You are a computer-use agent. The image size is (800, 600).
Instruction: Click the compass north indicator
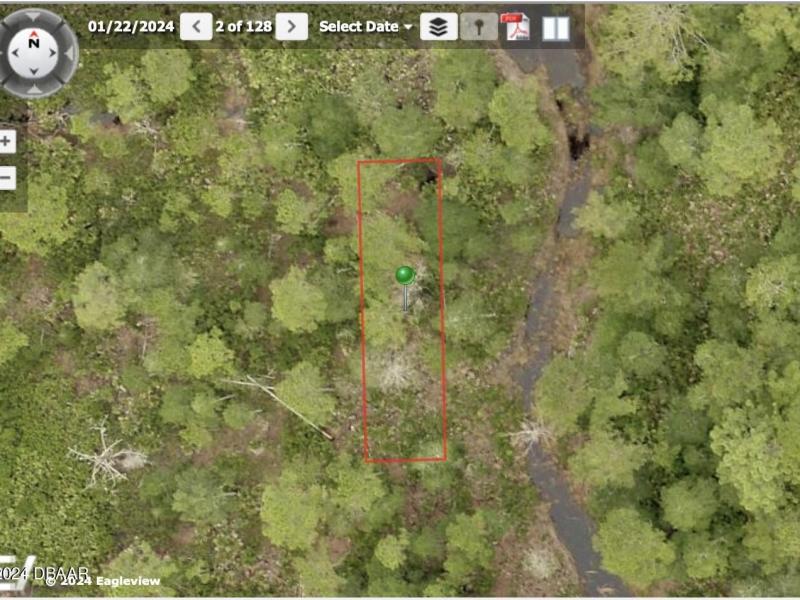coord(35,43)
